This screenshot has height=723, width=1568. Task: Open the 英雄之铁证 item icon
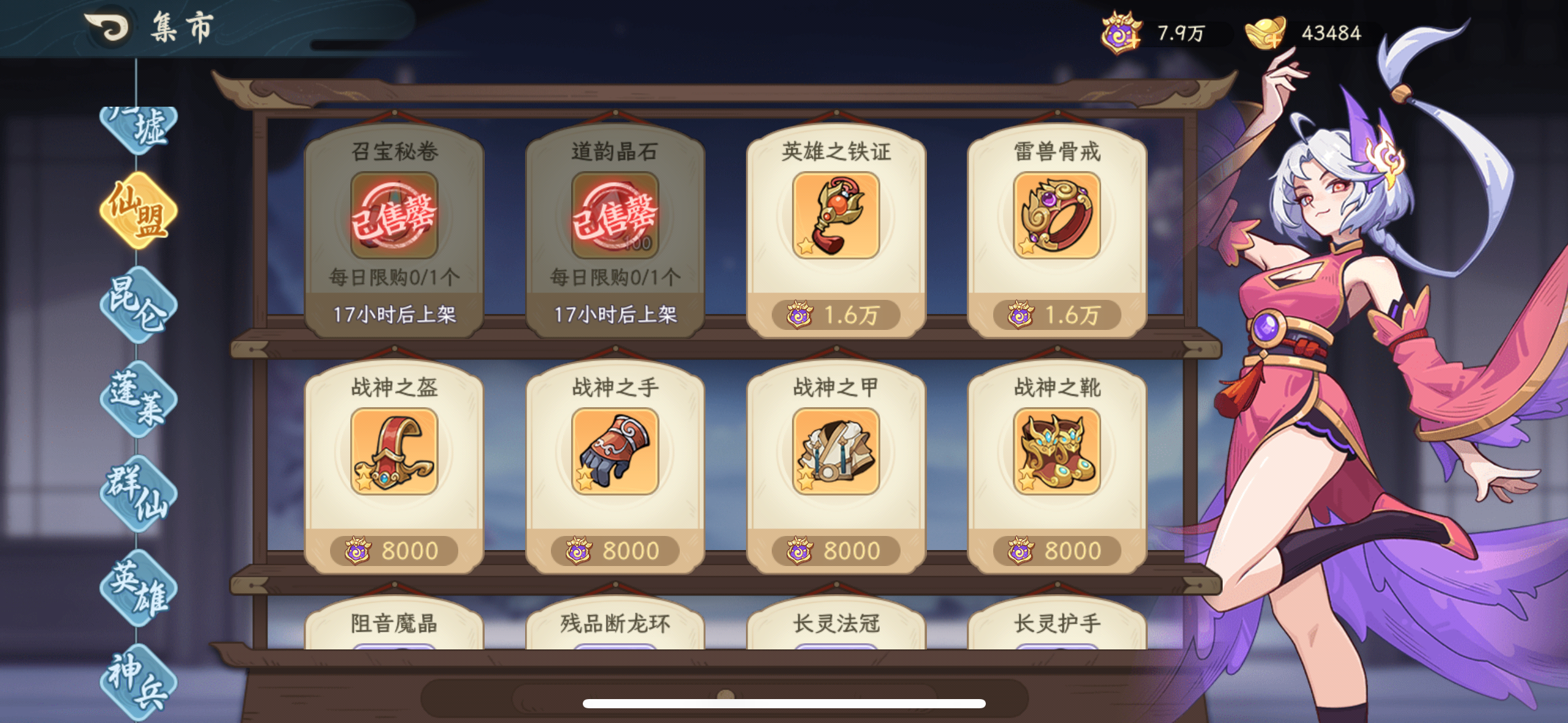click(x=837, y=218)
